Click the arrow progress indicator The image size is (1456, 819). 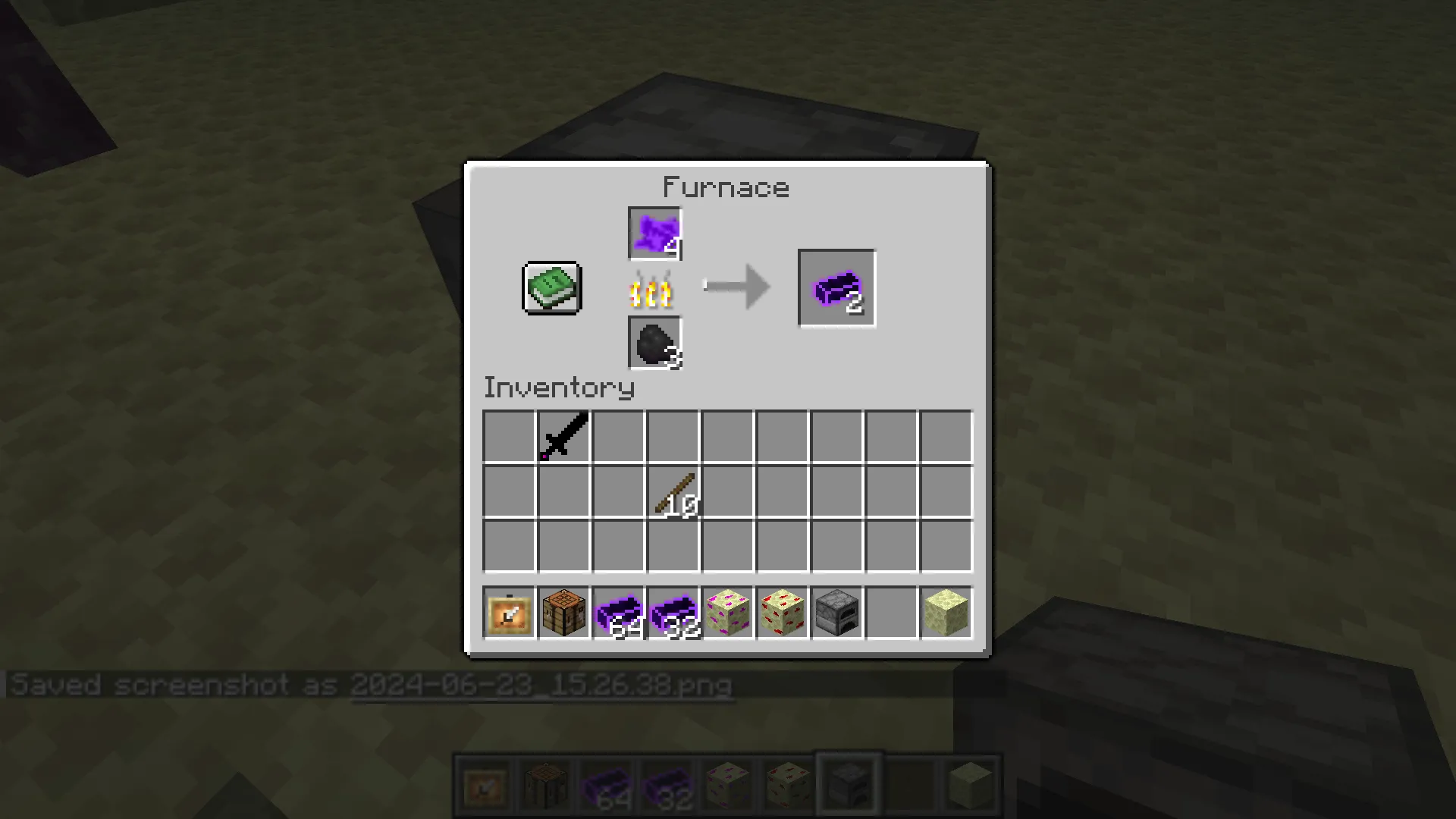(x=734, y=287)
